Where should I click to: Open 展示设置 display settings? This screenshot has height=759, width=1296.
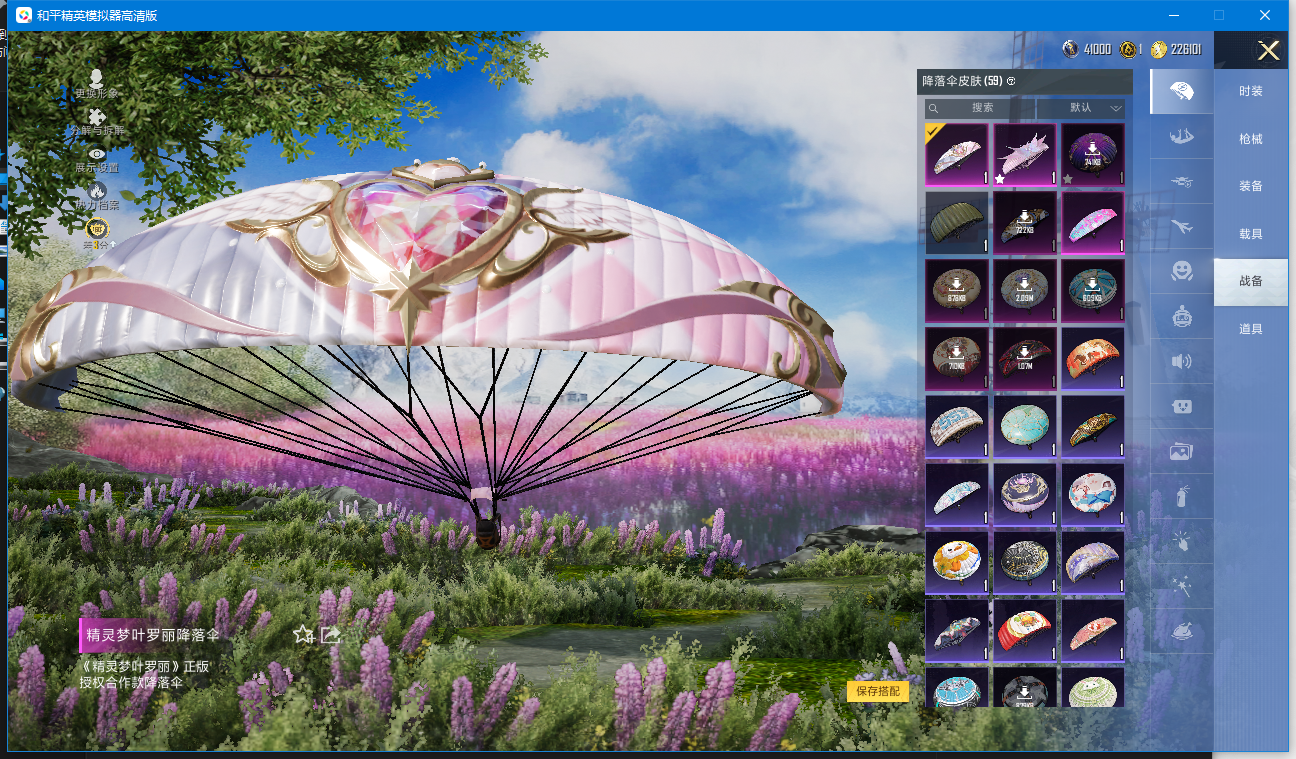[x=96, y=159]
